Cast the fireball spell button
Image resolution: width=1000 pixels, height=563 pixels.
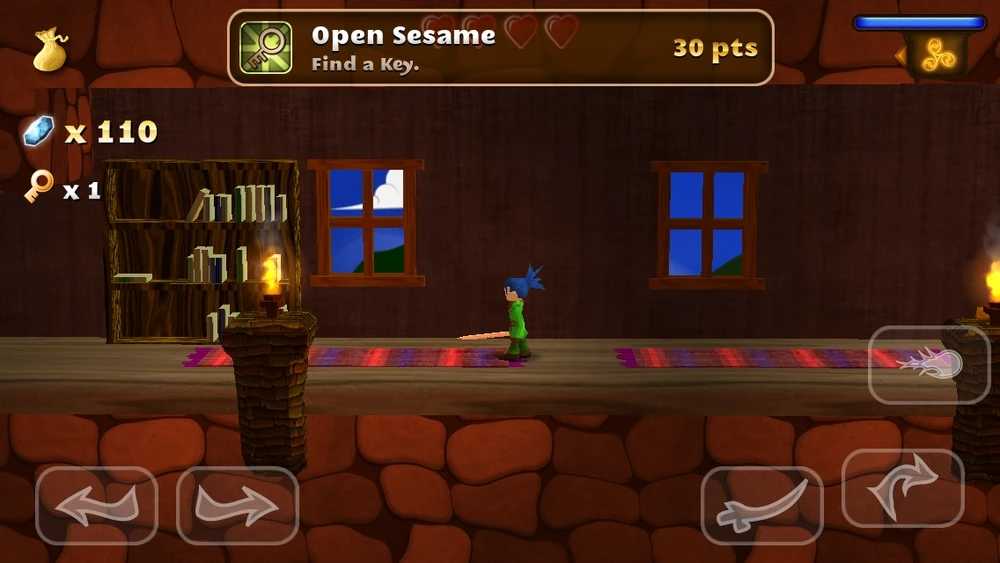928,364
